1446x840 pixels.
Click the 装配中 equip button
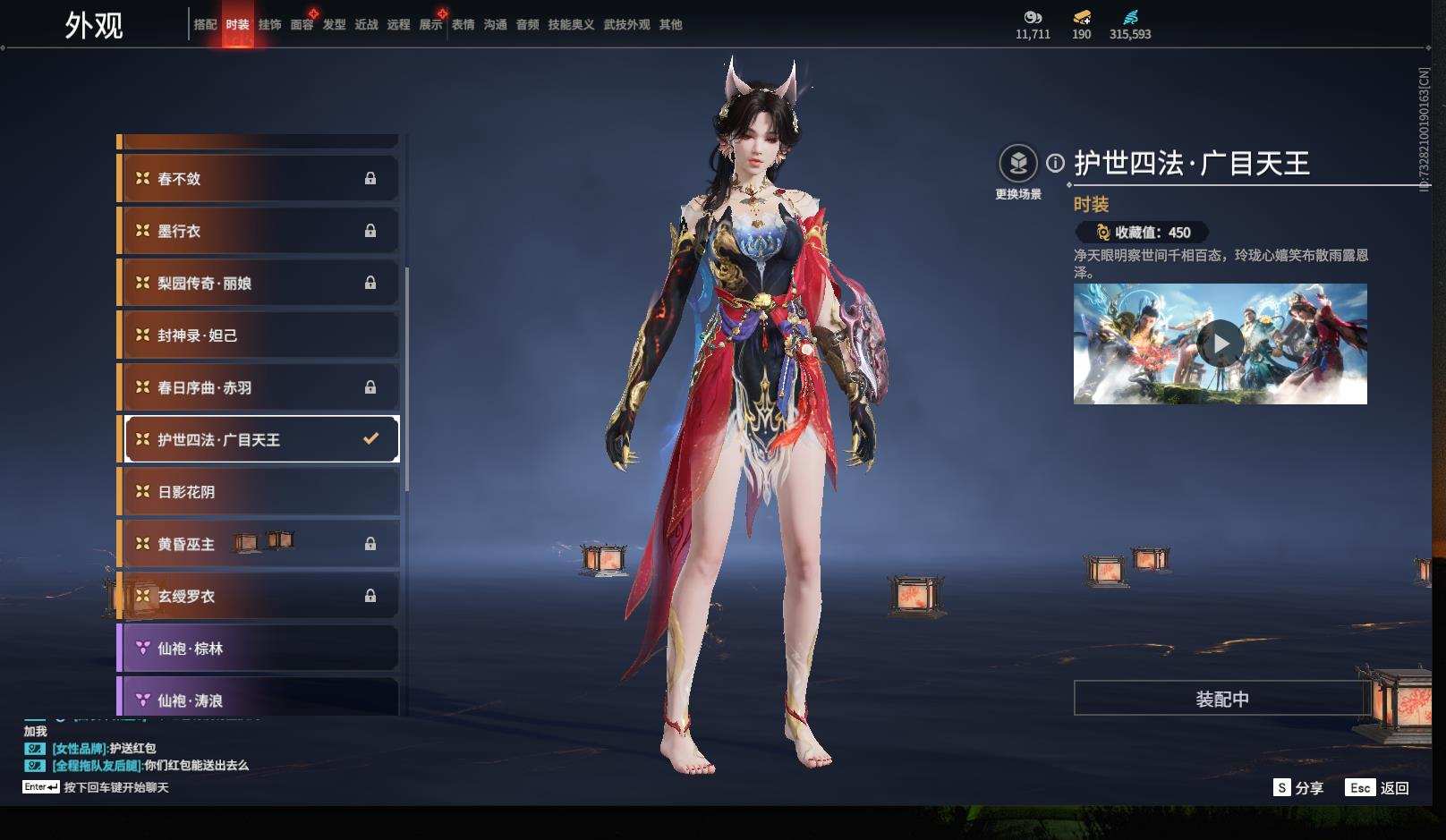tap(1221, 699)
